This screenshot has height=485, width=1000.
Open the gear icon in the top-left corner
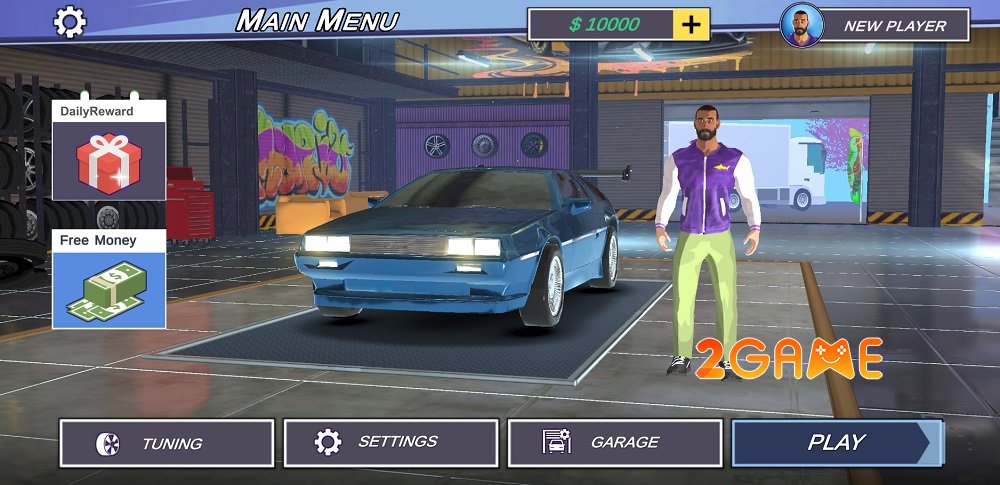point(69,21)
